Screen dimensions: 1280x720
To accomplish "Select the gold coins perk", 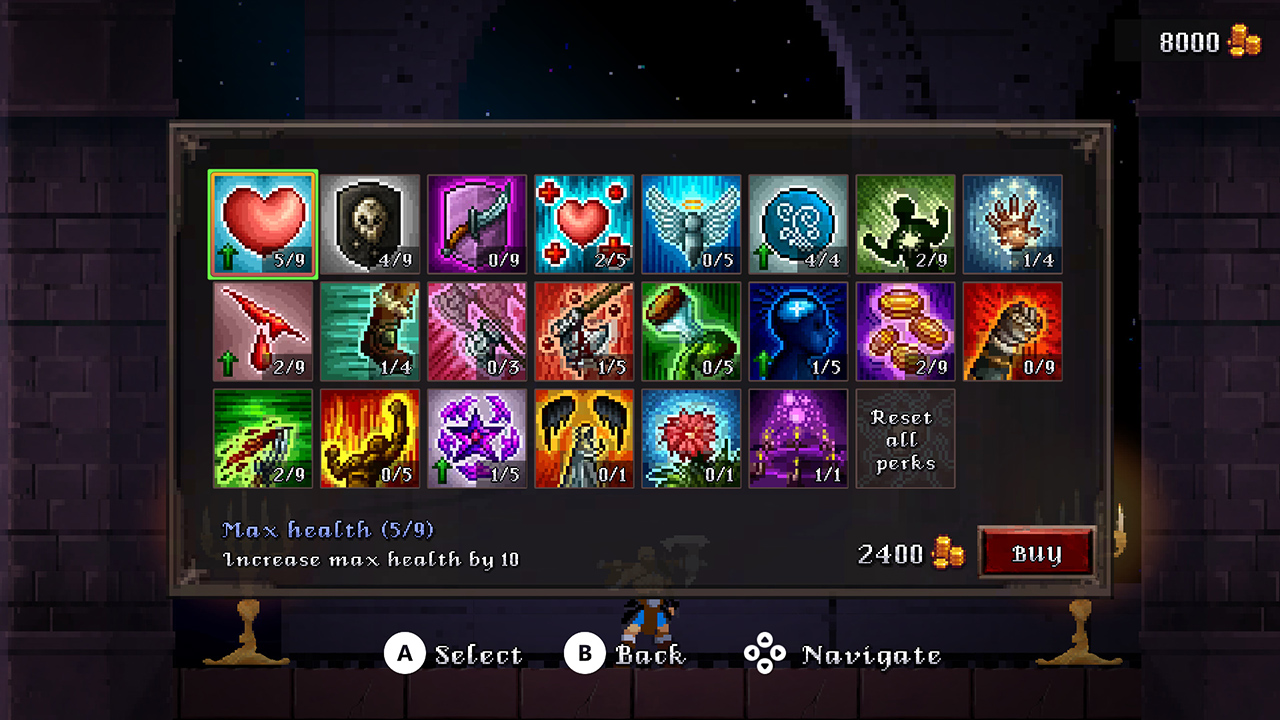I will 904,330.
